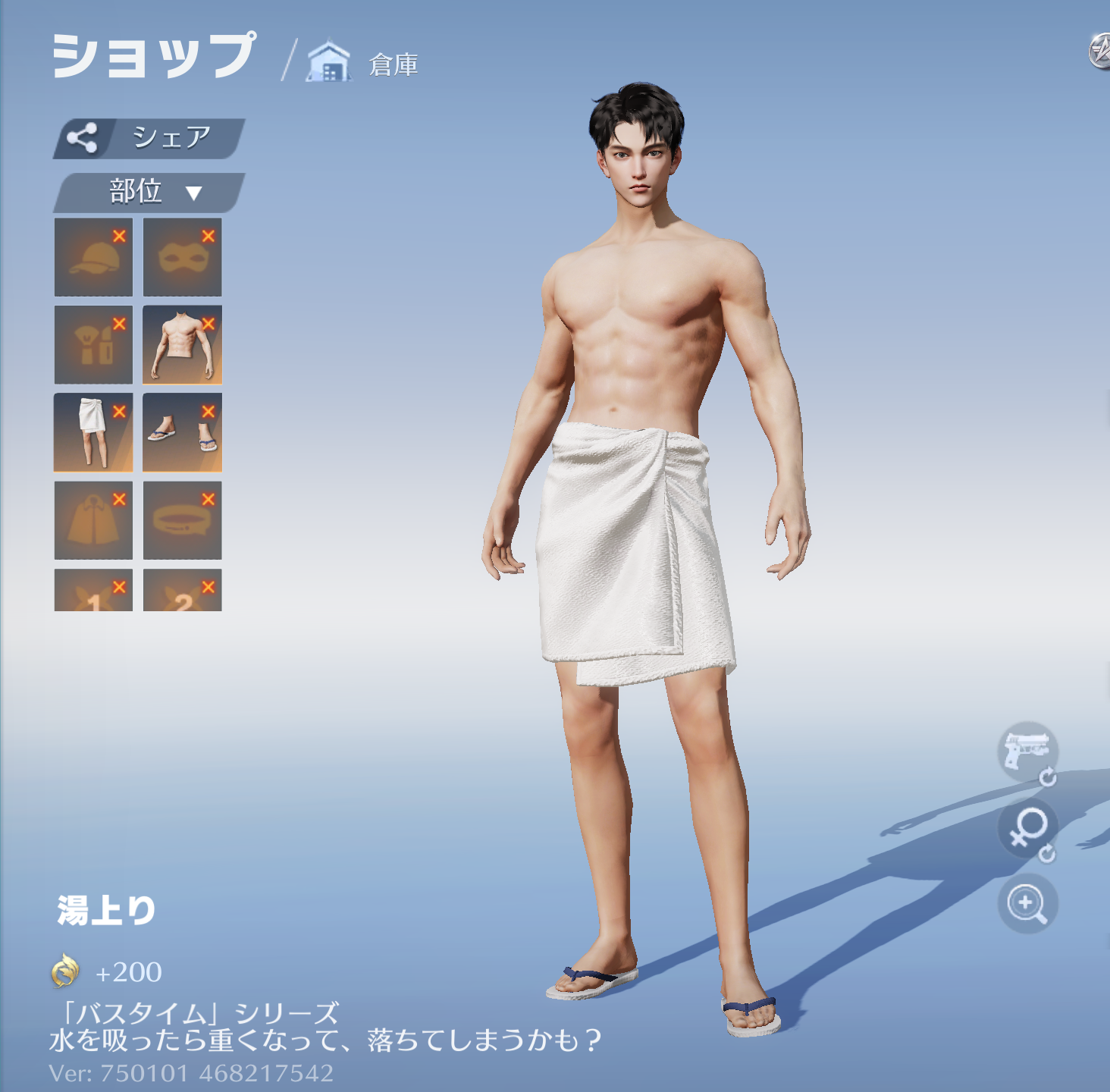Pick the blue sandals footwear slot

coord(182,433)
